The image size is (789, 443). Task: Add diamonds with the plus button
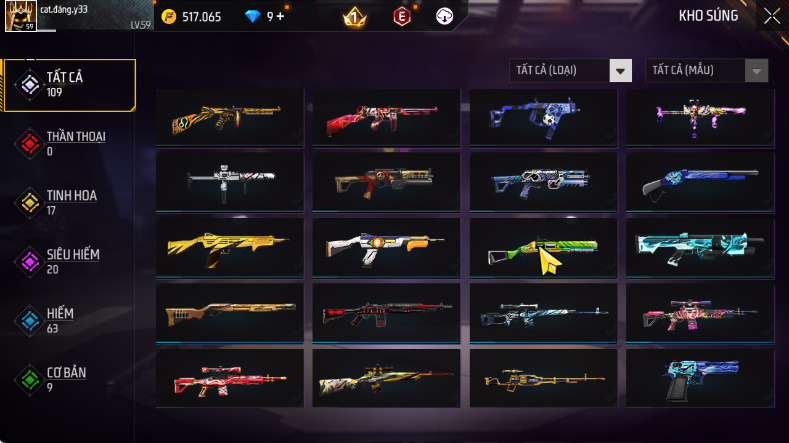(281, 16)
